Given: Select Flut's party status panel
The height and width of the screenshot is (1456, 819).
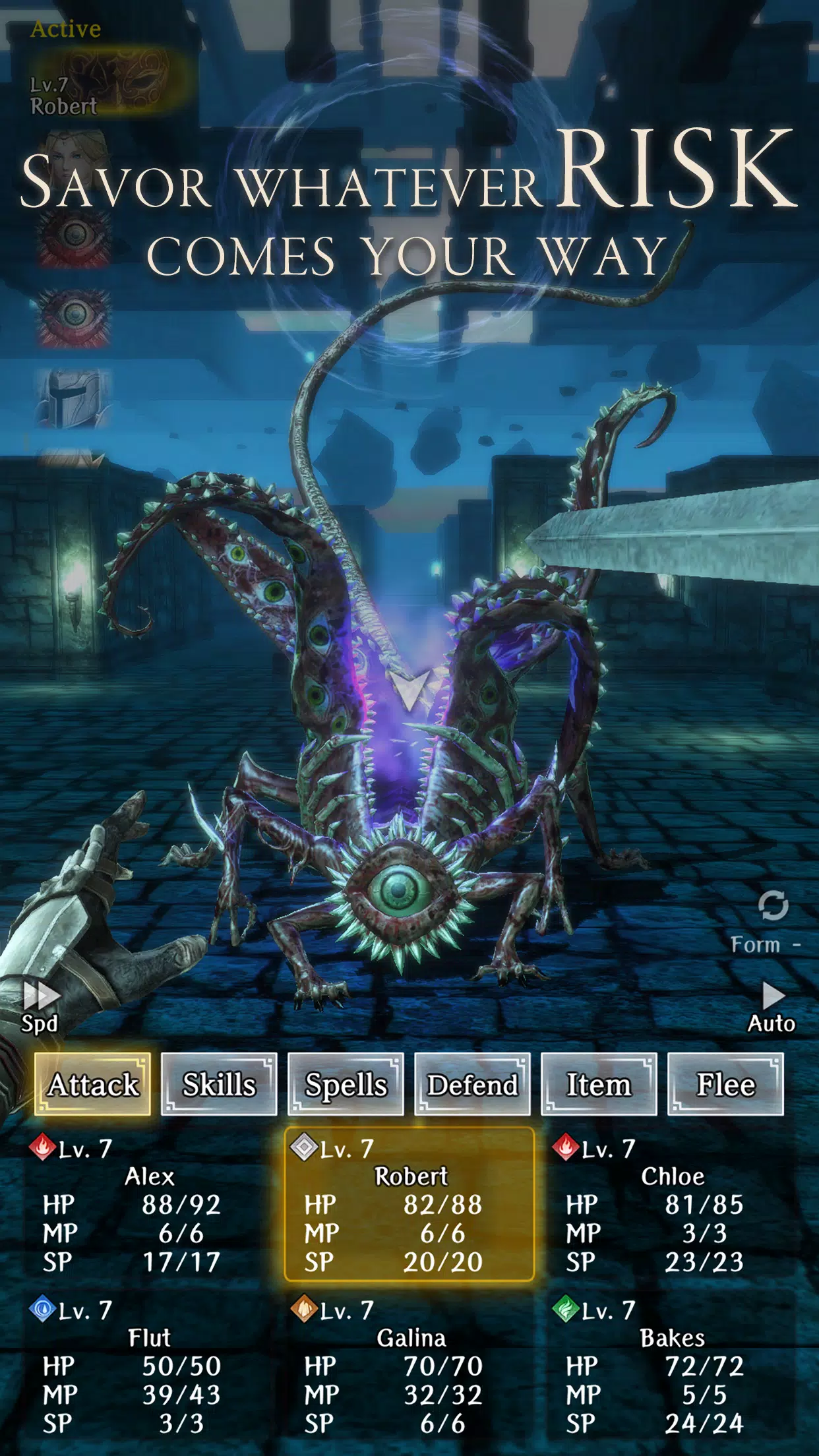Looking at the screenshot, I should click(149, 1366).
